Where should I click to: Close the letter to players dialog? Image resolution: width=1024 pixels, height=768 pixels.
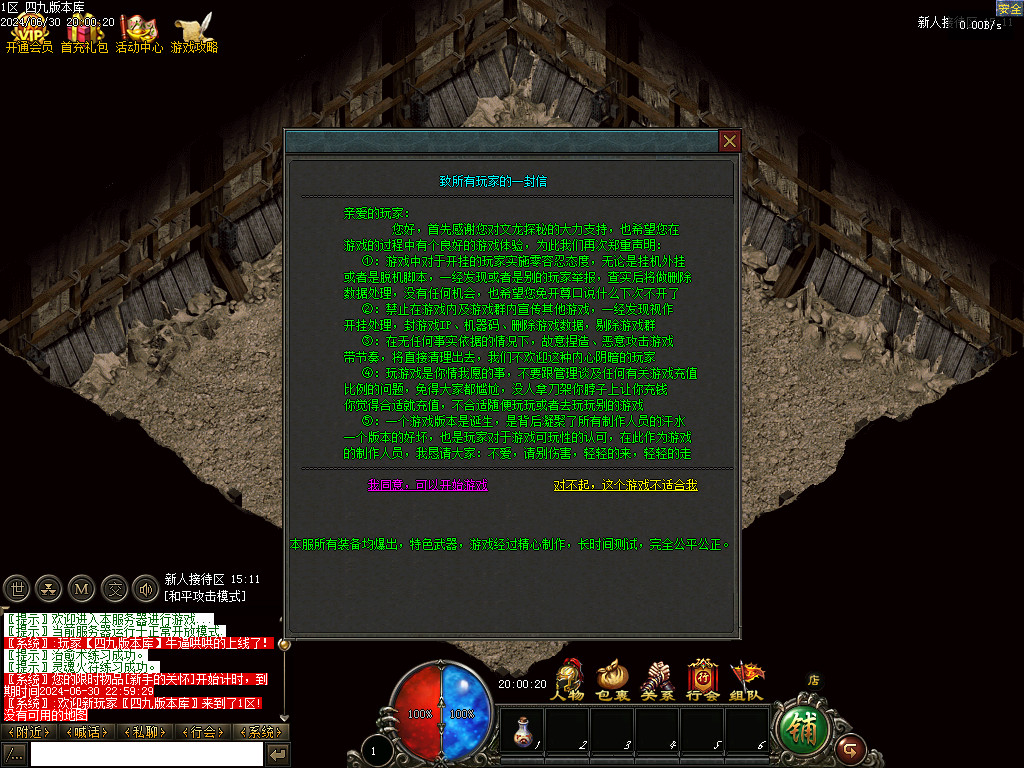[x=730, y=141]
